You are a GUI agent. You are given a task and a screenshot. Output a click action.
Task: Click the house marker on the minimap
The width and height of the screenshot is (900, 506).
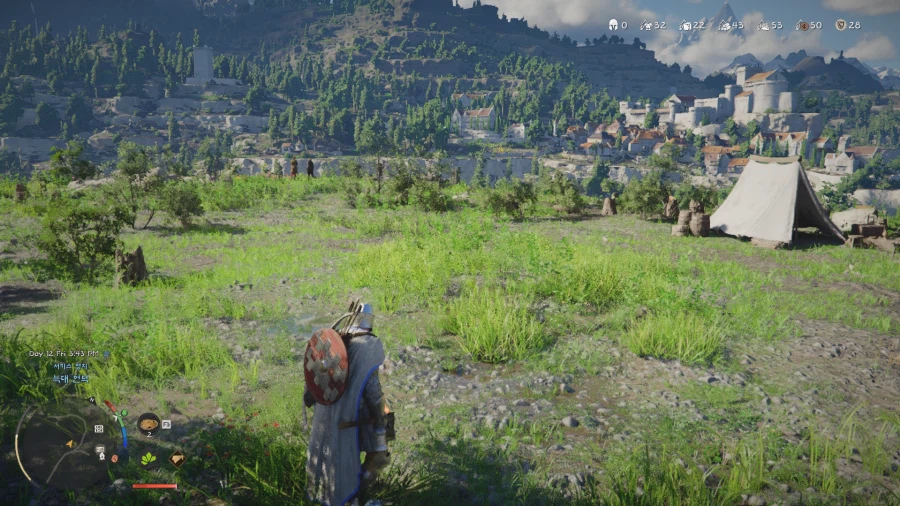tap(102, 456)
